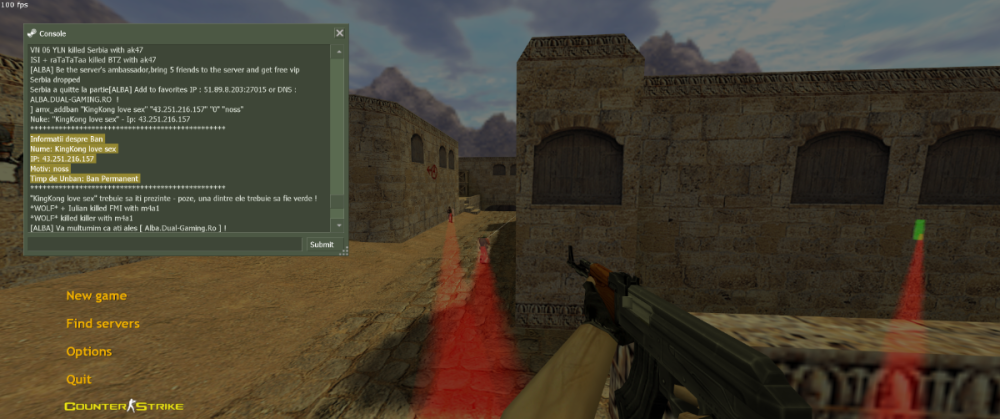Click the console Submit button

(x=322, y=244)
